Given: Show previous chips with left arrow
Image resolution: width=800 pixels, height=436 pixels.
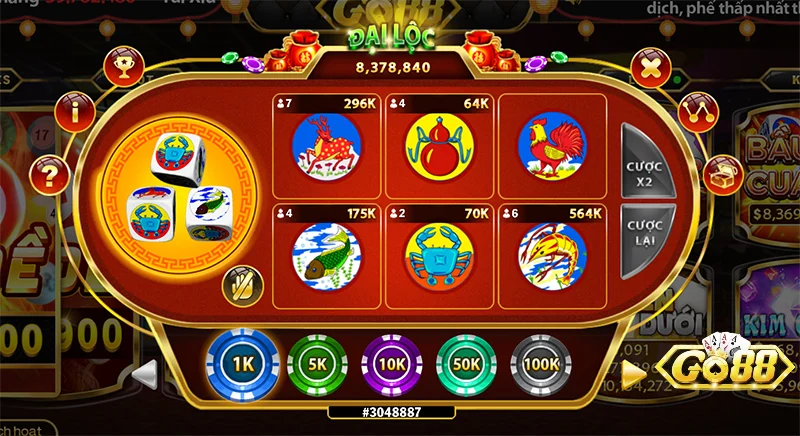Looking at the screenshot, I should click(146, 373).
